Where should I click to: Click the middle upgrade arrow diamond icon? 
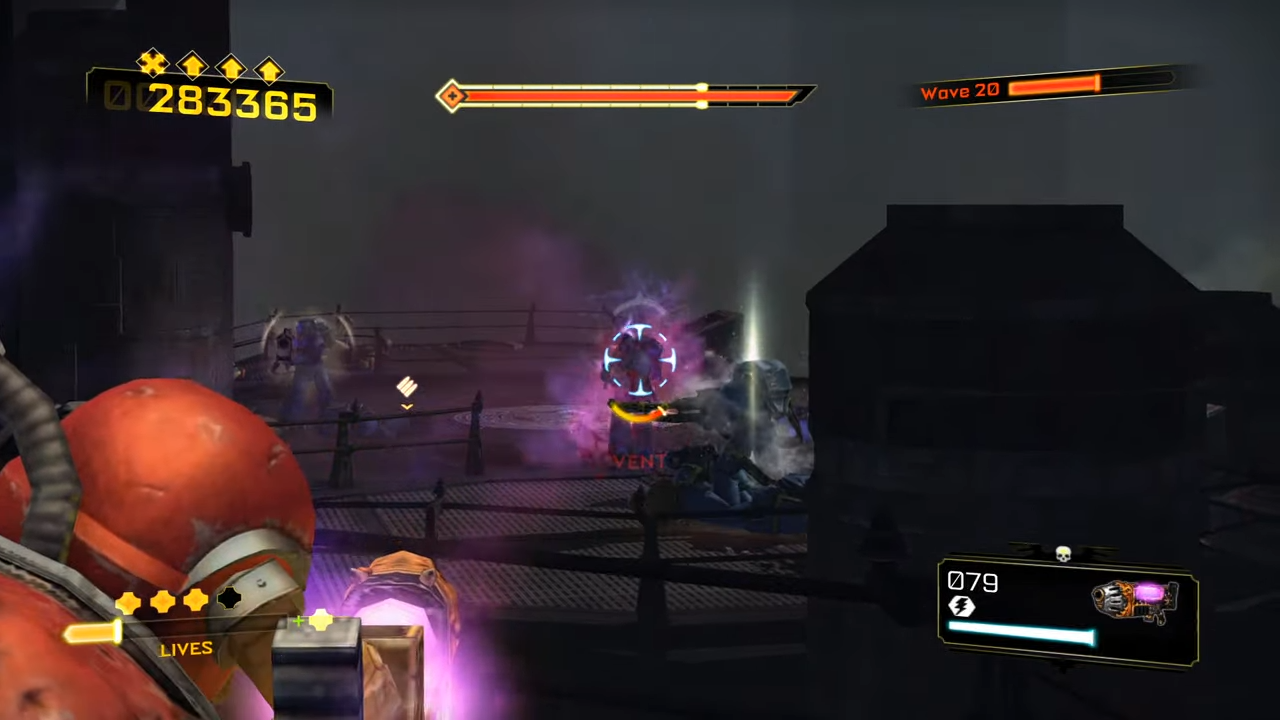(x=231, y=67)
